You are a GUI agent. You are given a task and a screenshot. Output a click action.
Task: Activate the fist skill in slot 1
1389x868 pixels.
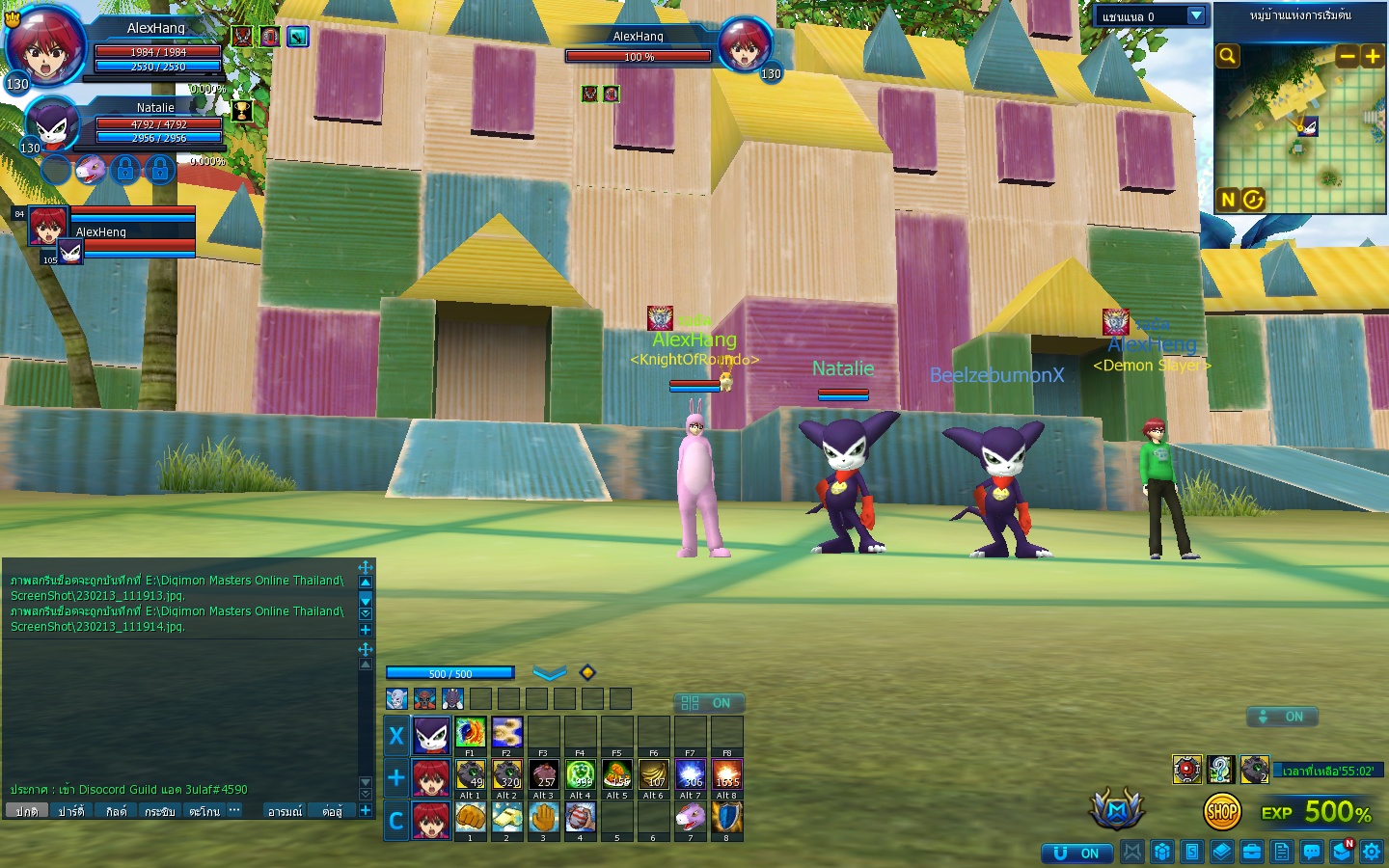pos(470,817)
